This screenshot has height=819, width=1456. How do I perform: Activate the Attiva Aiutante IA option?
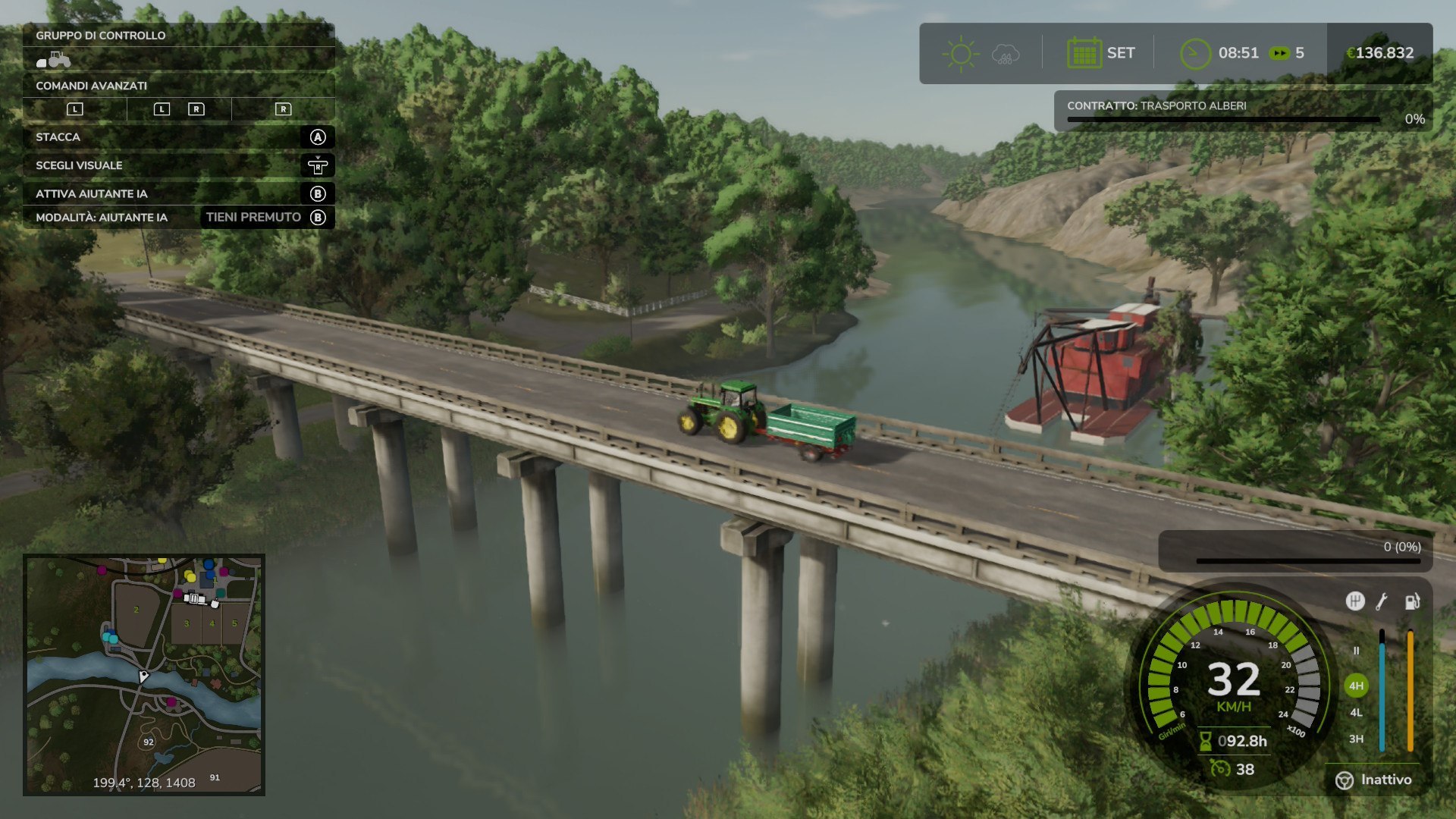pos(178,193)
